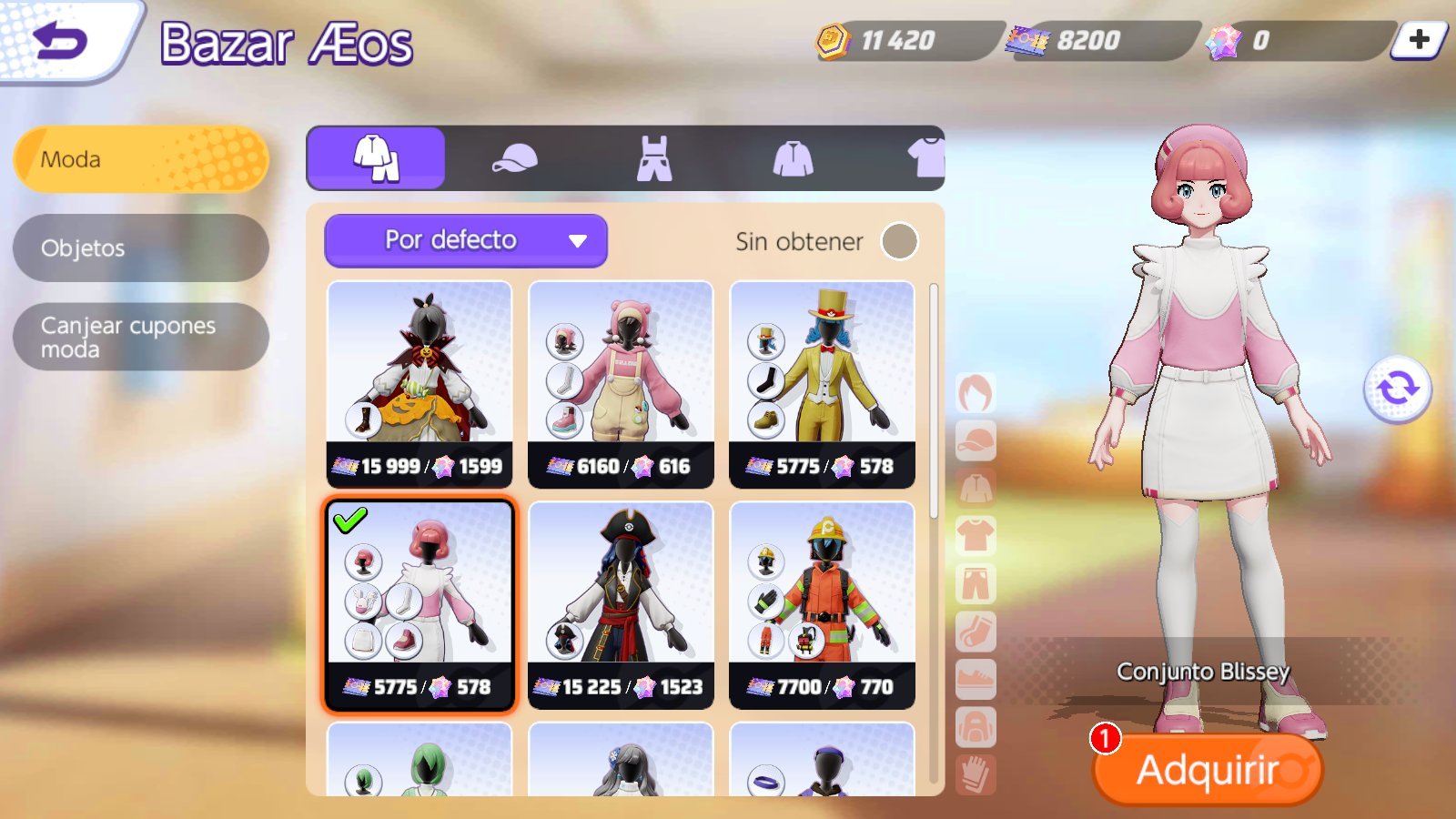This screenshot has height=819, width=1456.
Task: Select the vampire costume priced 15 999
Action: 420,384
